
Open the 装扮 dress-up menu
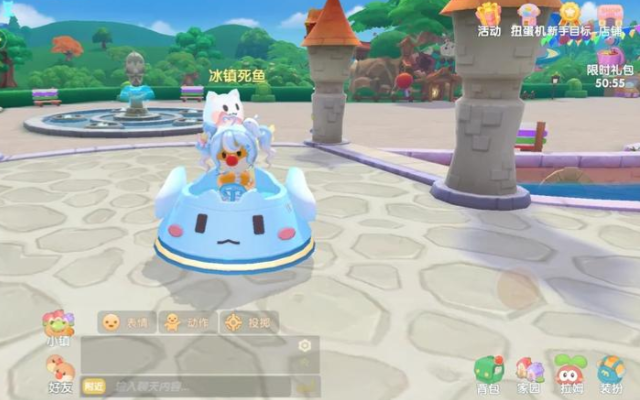(x=610, y=372)
